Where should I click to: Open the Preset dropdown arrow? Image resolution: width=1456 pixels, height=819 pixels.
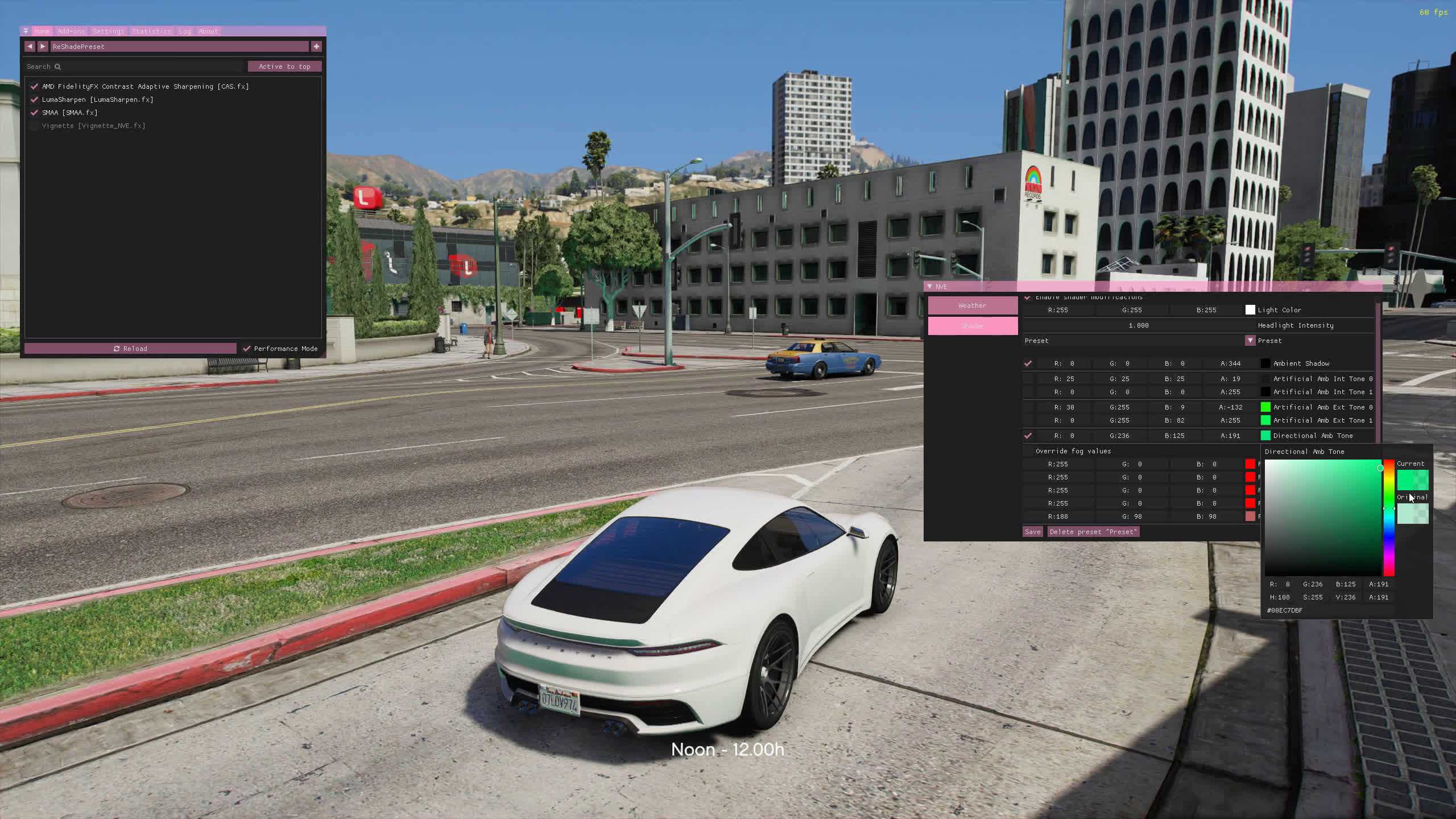[x=1250, y=341]
